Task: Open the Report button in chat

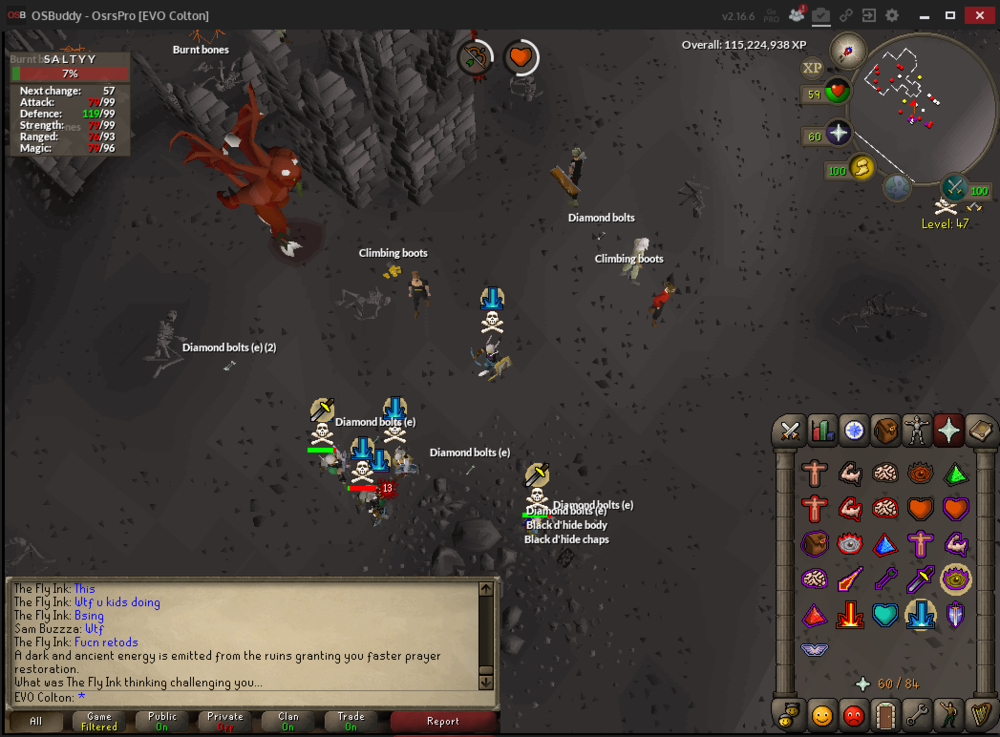Action: (x=443, y=721)
